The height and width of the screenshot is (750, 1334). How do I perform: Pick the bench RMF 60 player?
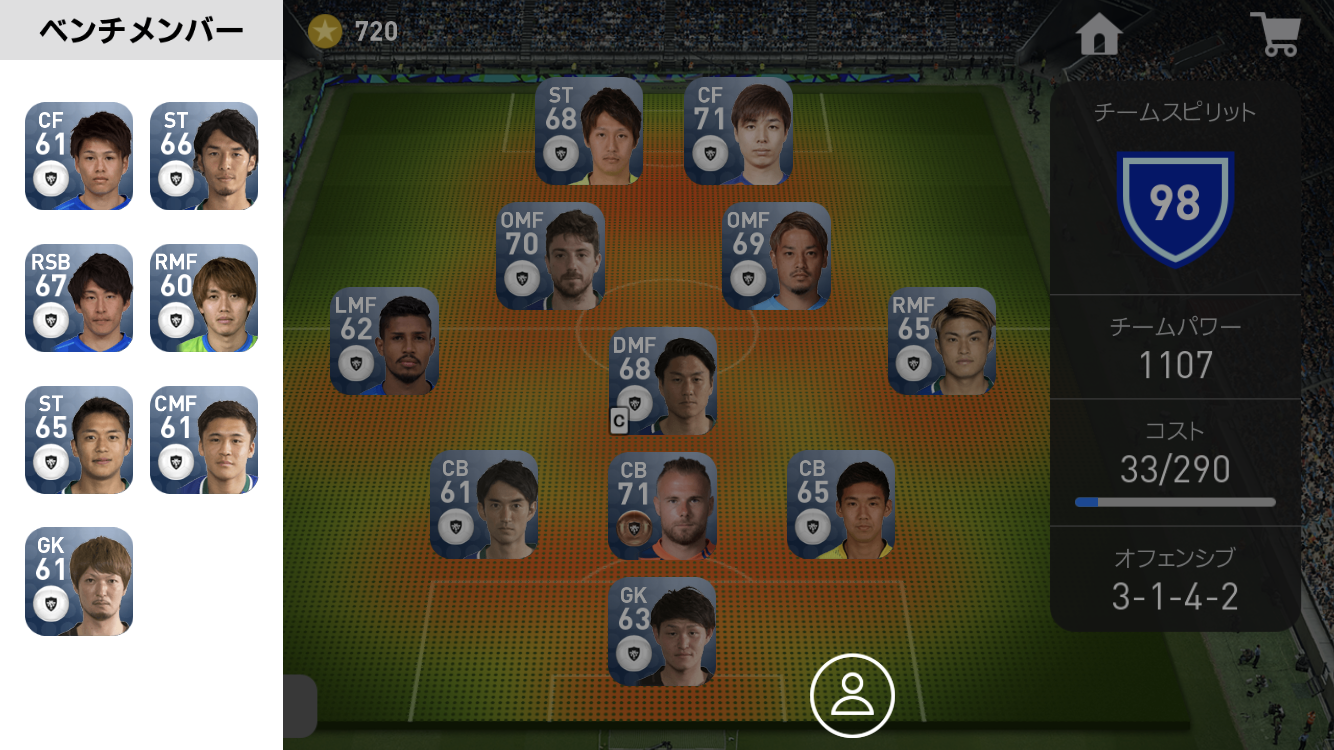pyautogui.click(x=204, y=298)
